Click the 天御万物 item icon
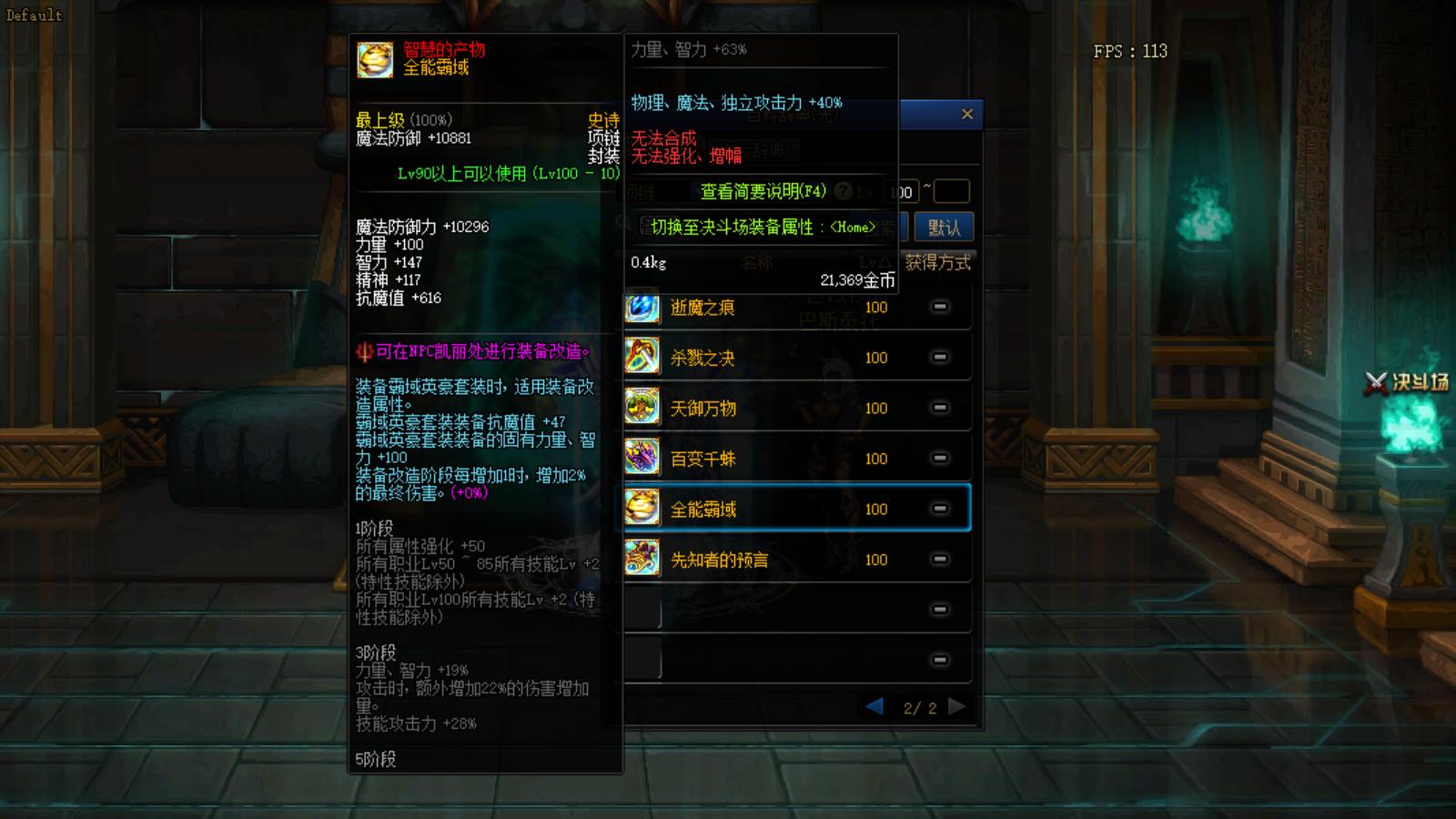Image resolution: width=1456 pixels, height=819 pixels. 642,408
